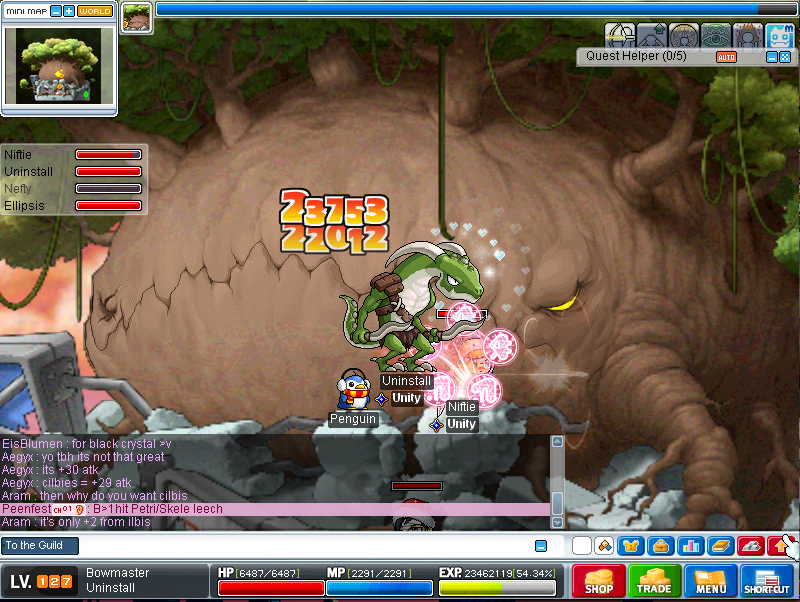Screen dimensions: 800x602
Task: Open the character stats chart icon
Action: (690, 546)
